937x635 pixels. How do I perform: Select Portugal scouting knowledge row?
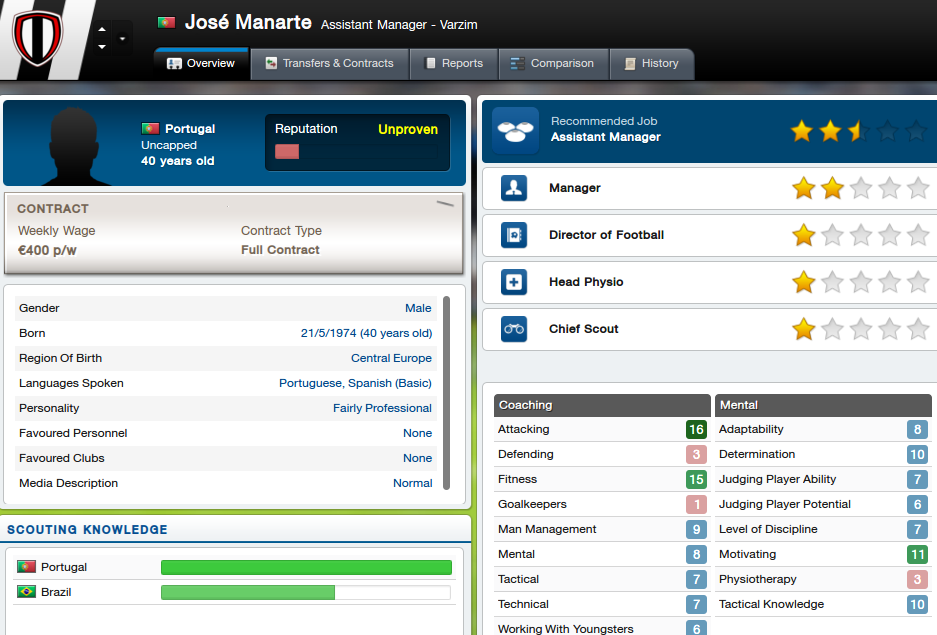(235, 567)
